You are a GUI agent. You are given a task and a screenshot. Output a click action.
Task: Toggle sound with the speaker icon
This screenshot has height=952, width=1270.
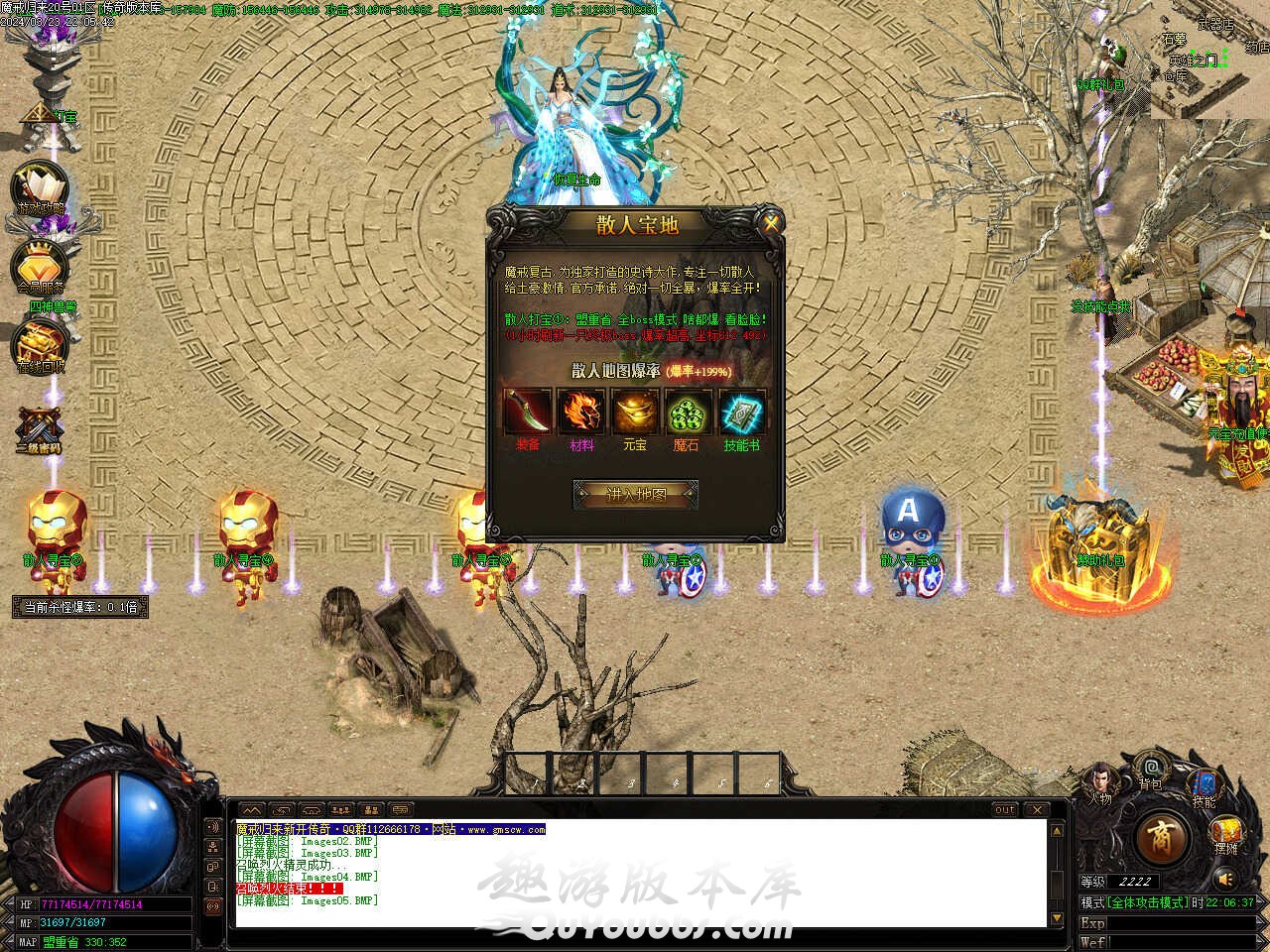[x=1226, y=879]
